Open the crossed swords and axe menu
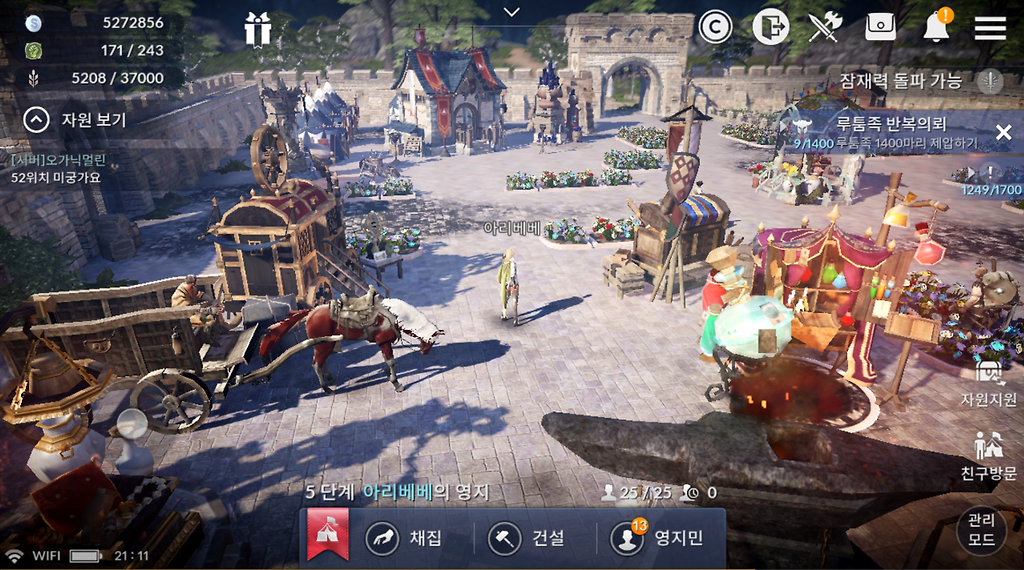This screenshot has height=570, width=1024. pyautogui.click(x=825, y=27)
